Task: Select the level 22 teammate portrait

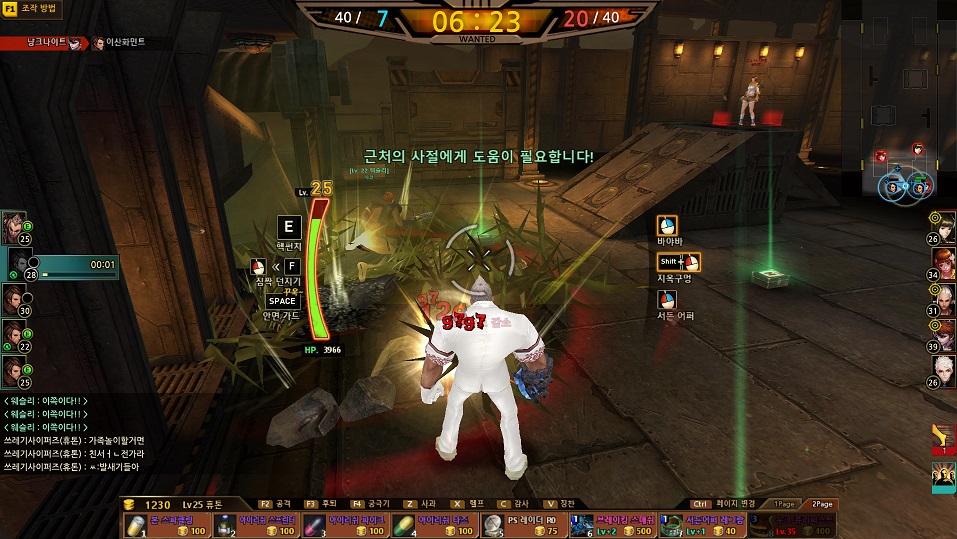Action: (x=14, y=334)
